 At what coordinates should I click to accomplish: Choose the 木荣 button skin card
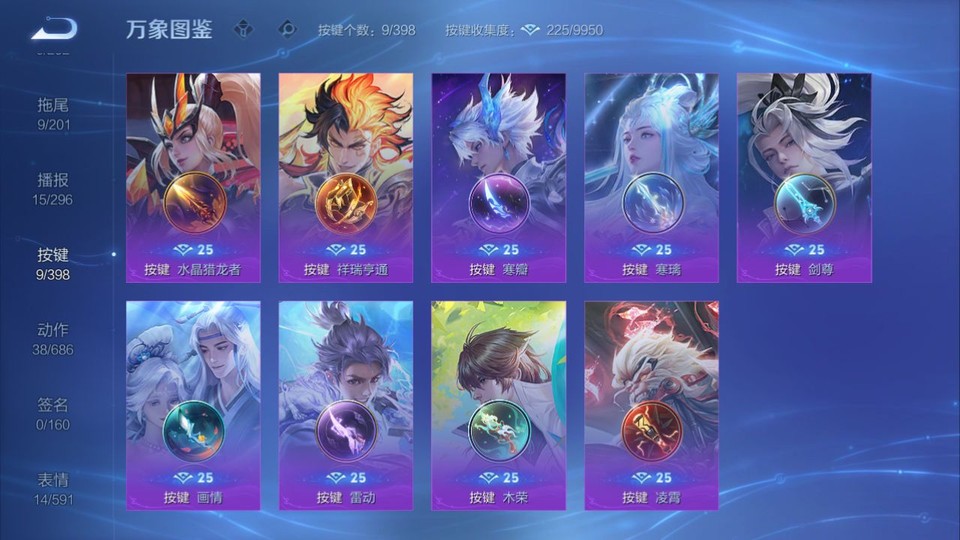[498, 405]
